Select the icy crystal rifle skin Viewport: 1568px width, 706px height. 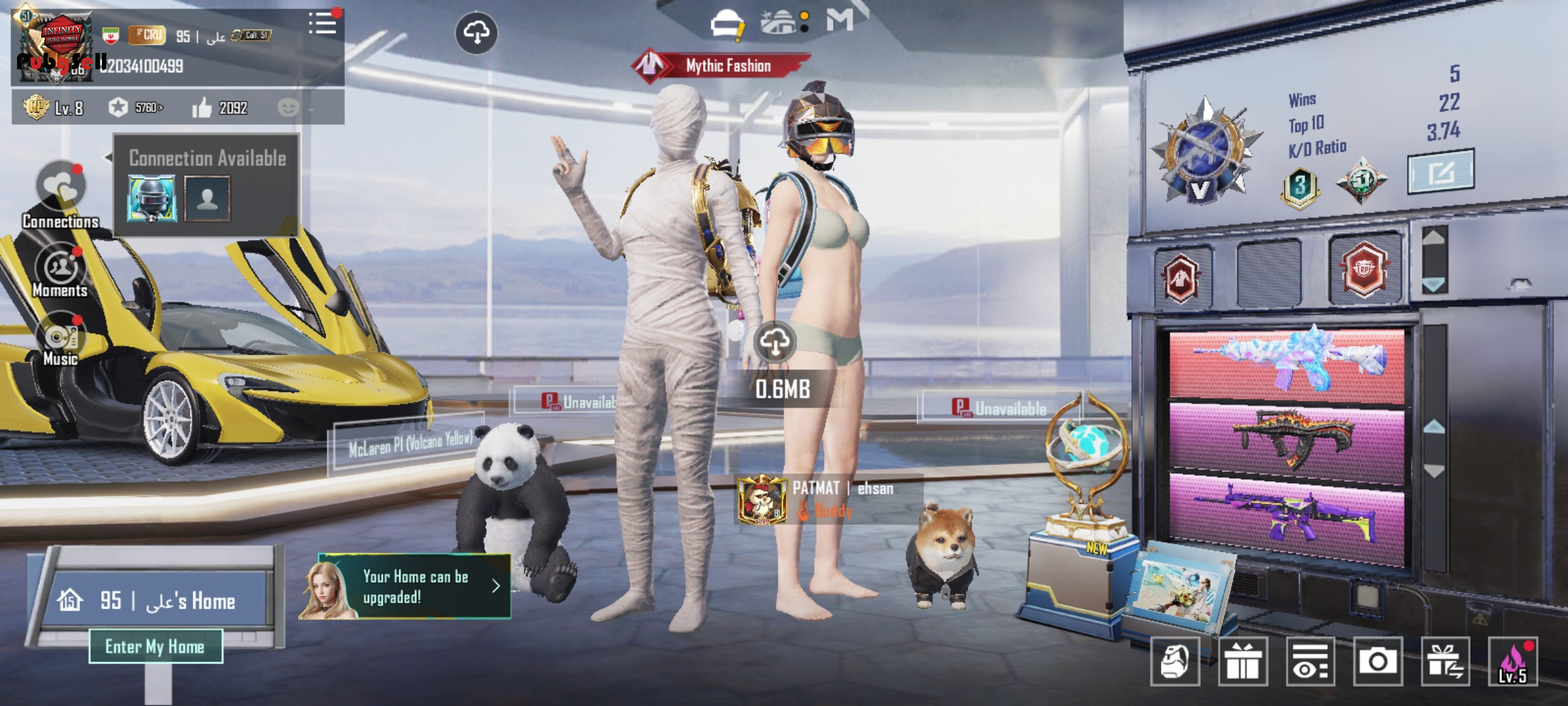(1286, 364)
